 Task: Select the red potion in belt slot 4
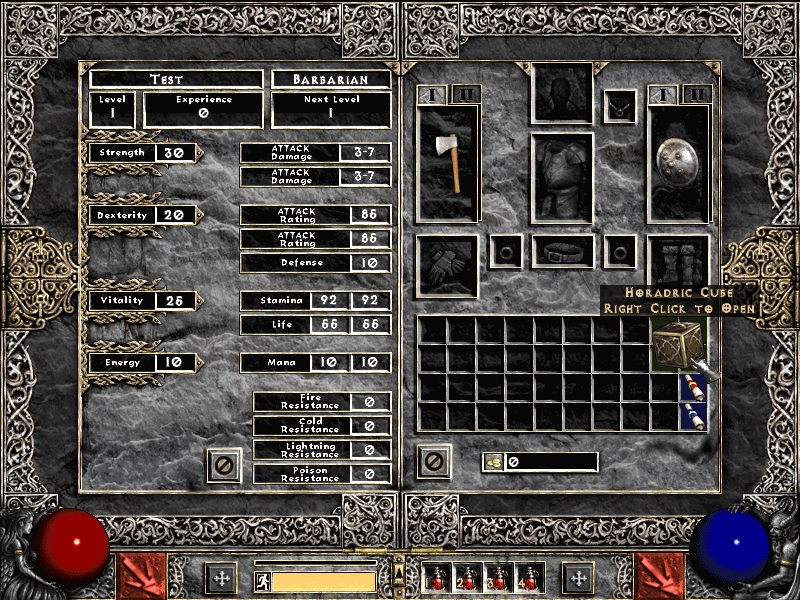point(528,578)
